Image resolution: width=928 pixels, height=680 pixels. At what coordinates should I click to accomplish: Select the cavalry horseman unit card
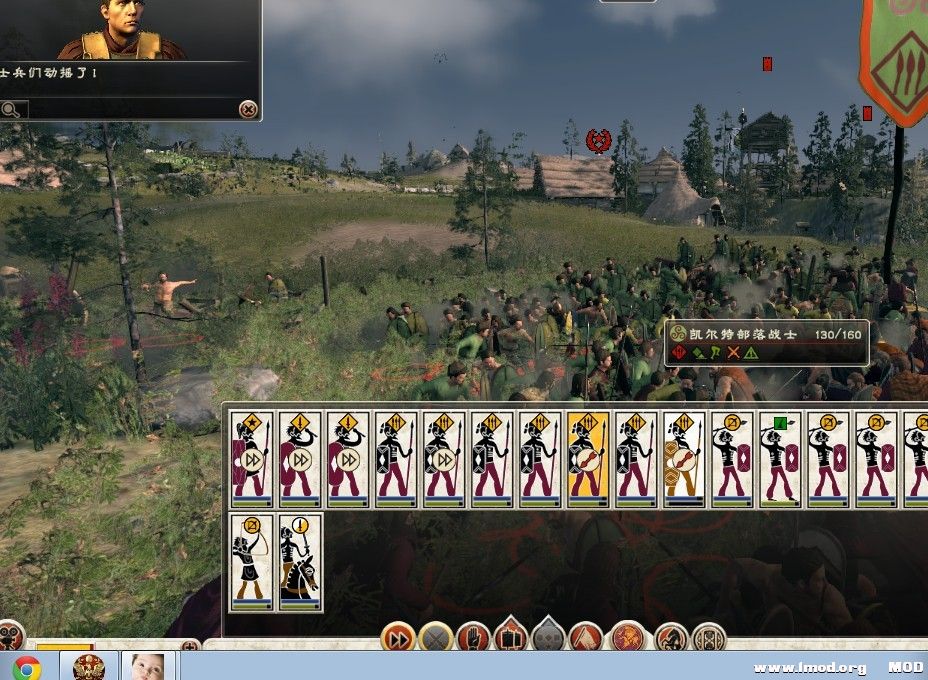click(300, 562)
